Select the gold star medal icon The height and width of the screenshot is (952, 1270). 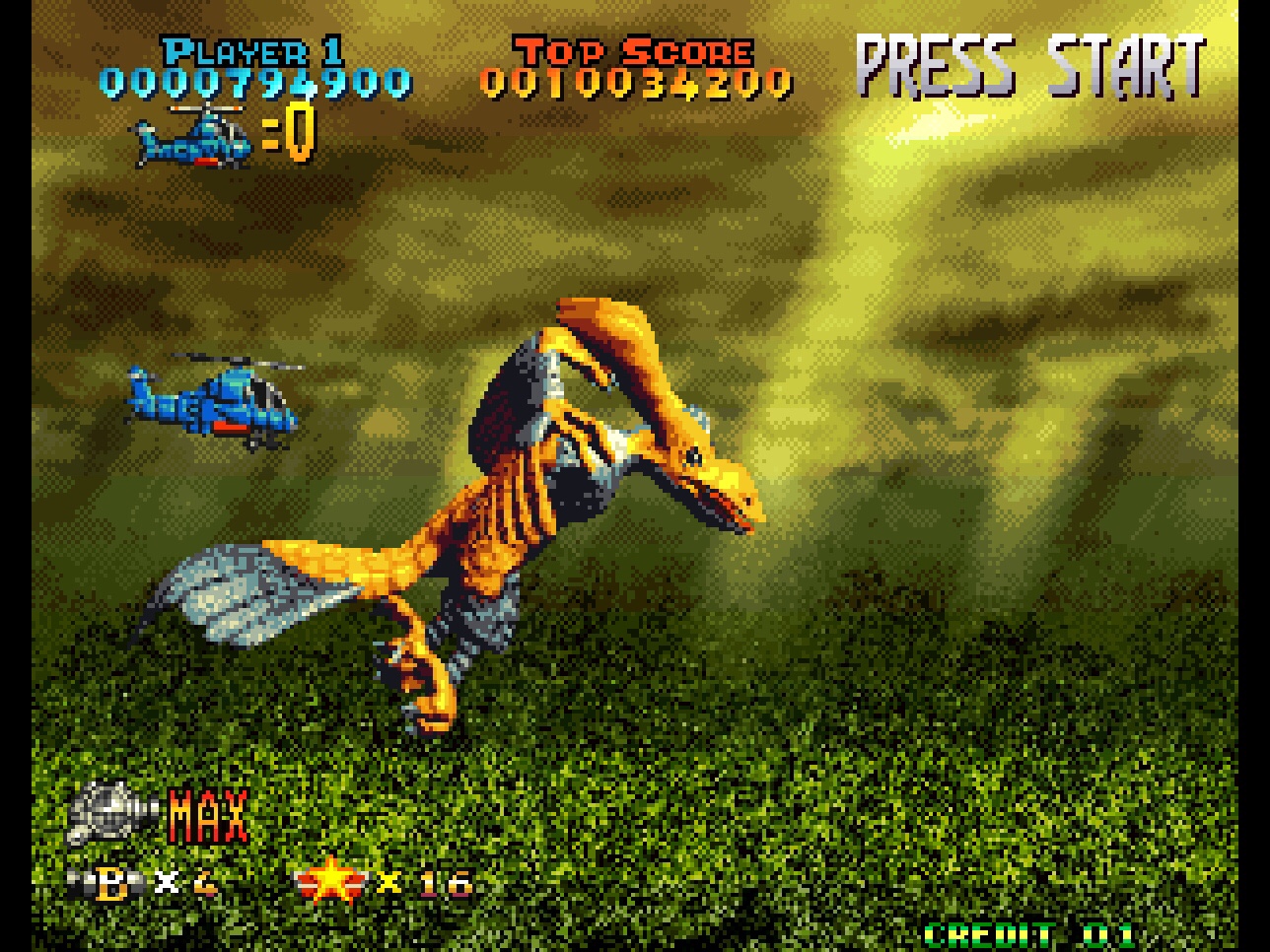(x=332, y=883)
